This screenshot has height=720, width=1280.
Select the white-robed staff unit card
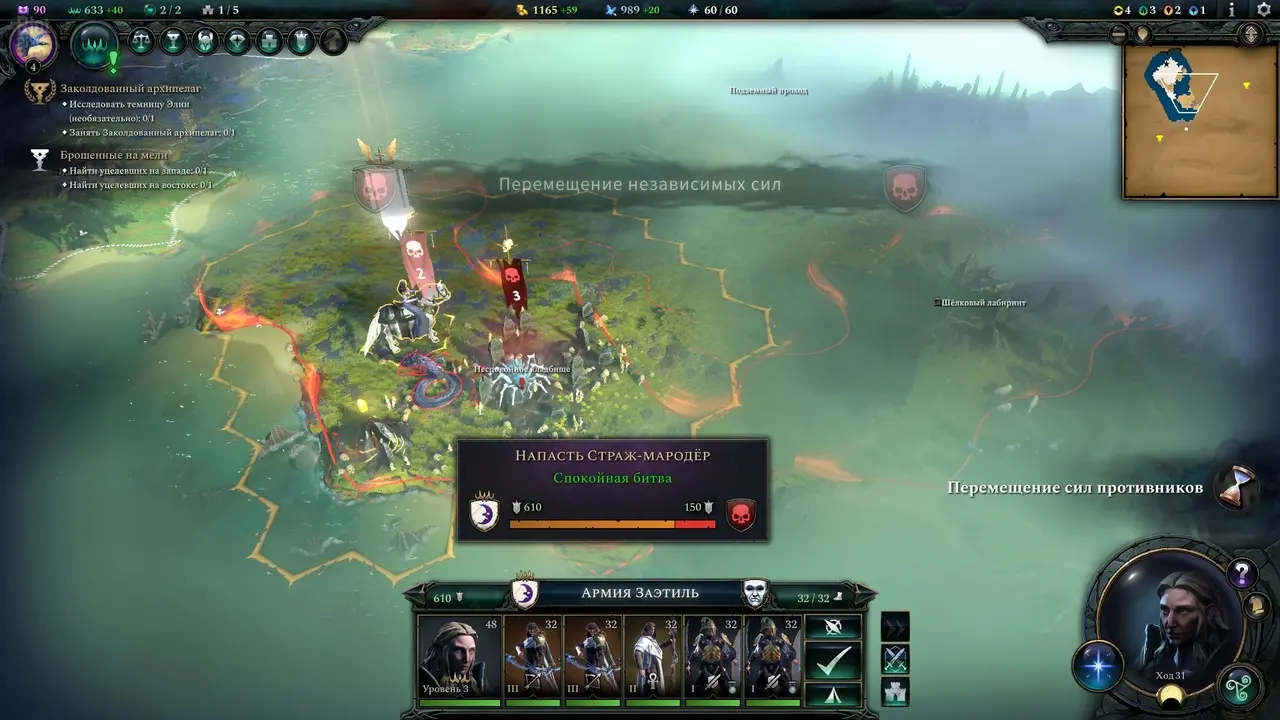(652, 656)
